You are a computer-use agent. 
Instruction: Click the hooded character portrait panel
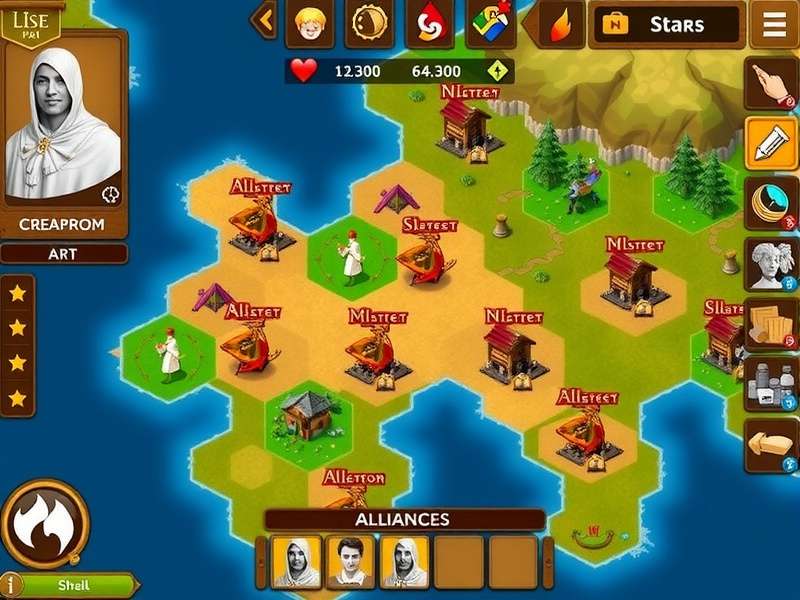click(x=65, y=125)
